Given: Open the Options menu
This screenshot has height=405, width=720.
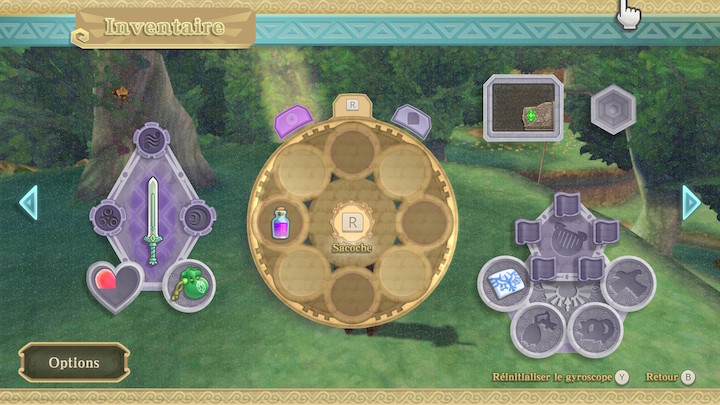Looking at the screenshot, I should [x=74, y=362].
